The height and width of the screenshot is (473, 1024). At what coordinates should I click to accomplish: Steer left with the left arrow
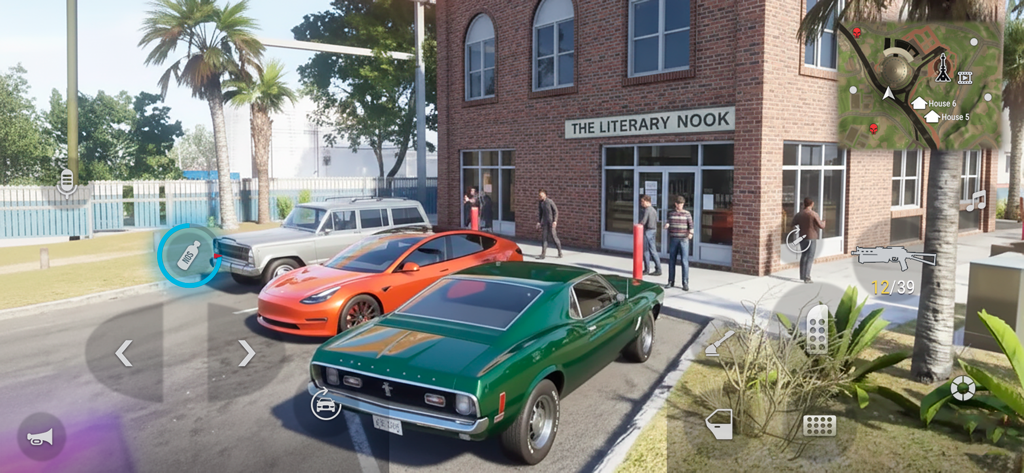(124, 353)
